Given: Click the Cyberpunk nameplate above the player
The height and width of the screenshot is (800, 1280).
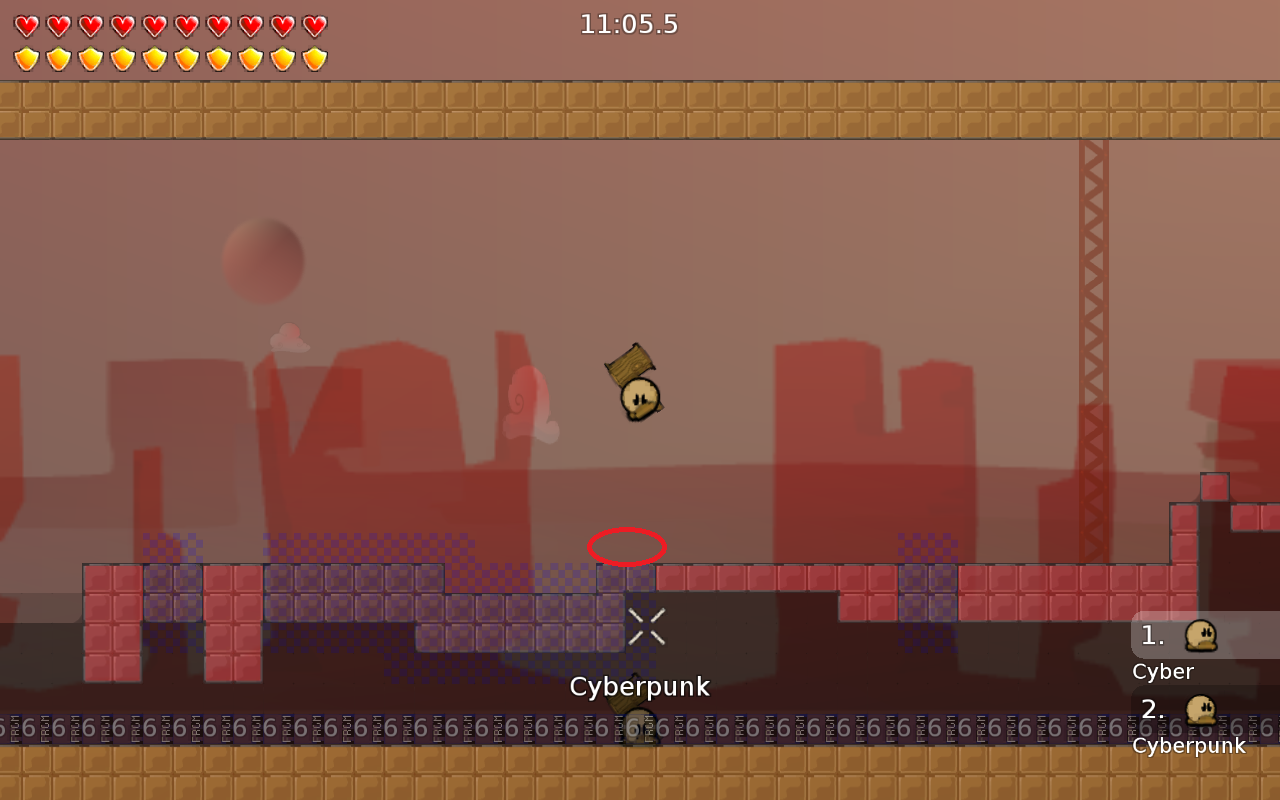Looking at the screenshot, I should tap(640, 687).
